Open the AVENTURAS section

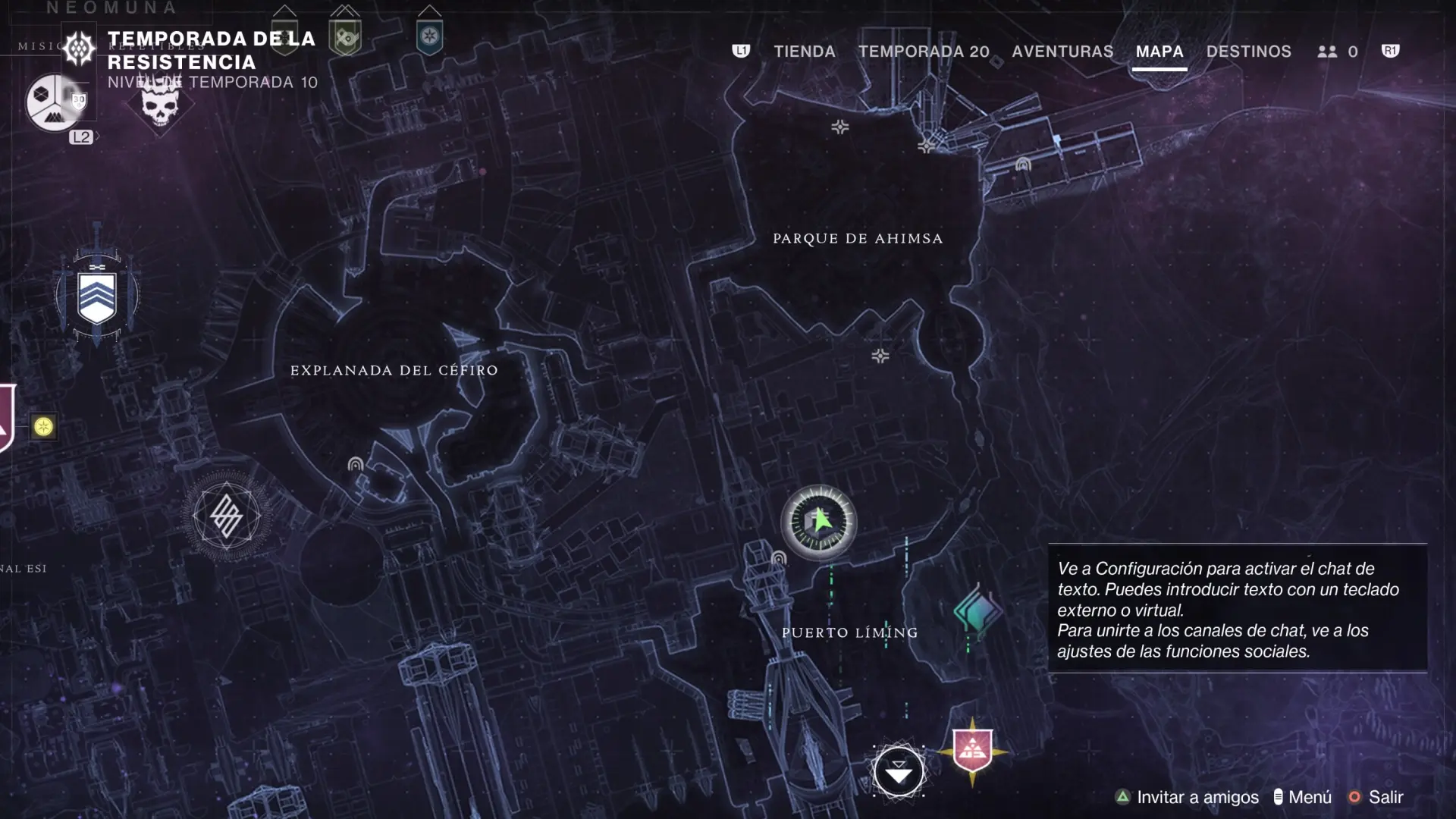click(1062, 52)
